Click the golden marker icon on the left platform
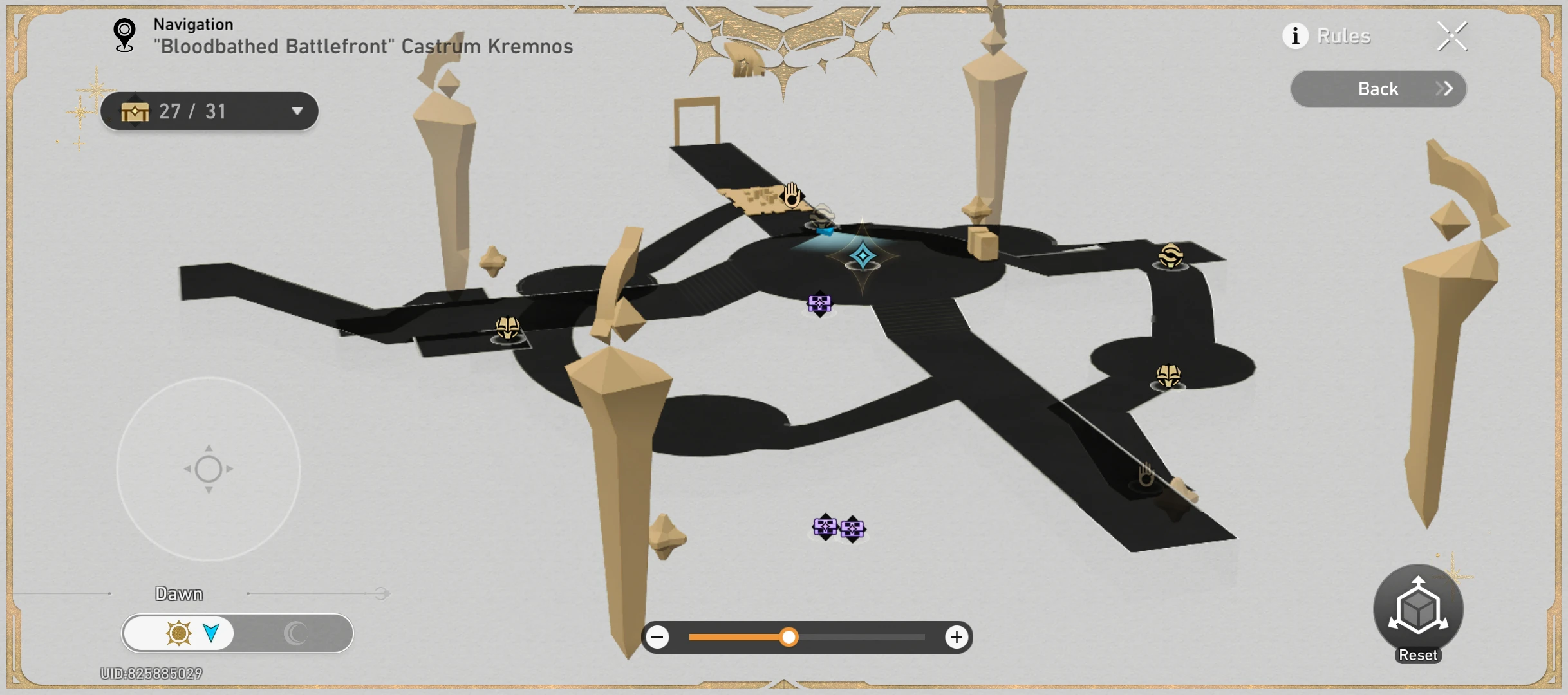The height and width of the screenshot is (695, 1568). click(508, 328)
